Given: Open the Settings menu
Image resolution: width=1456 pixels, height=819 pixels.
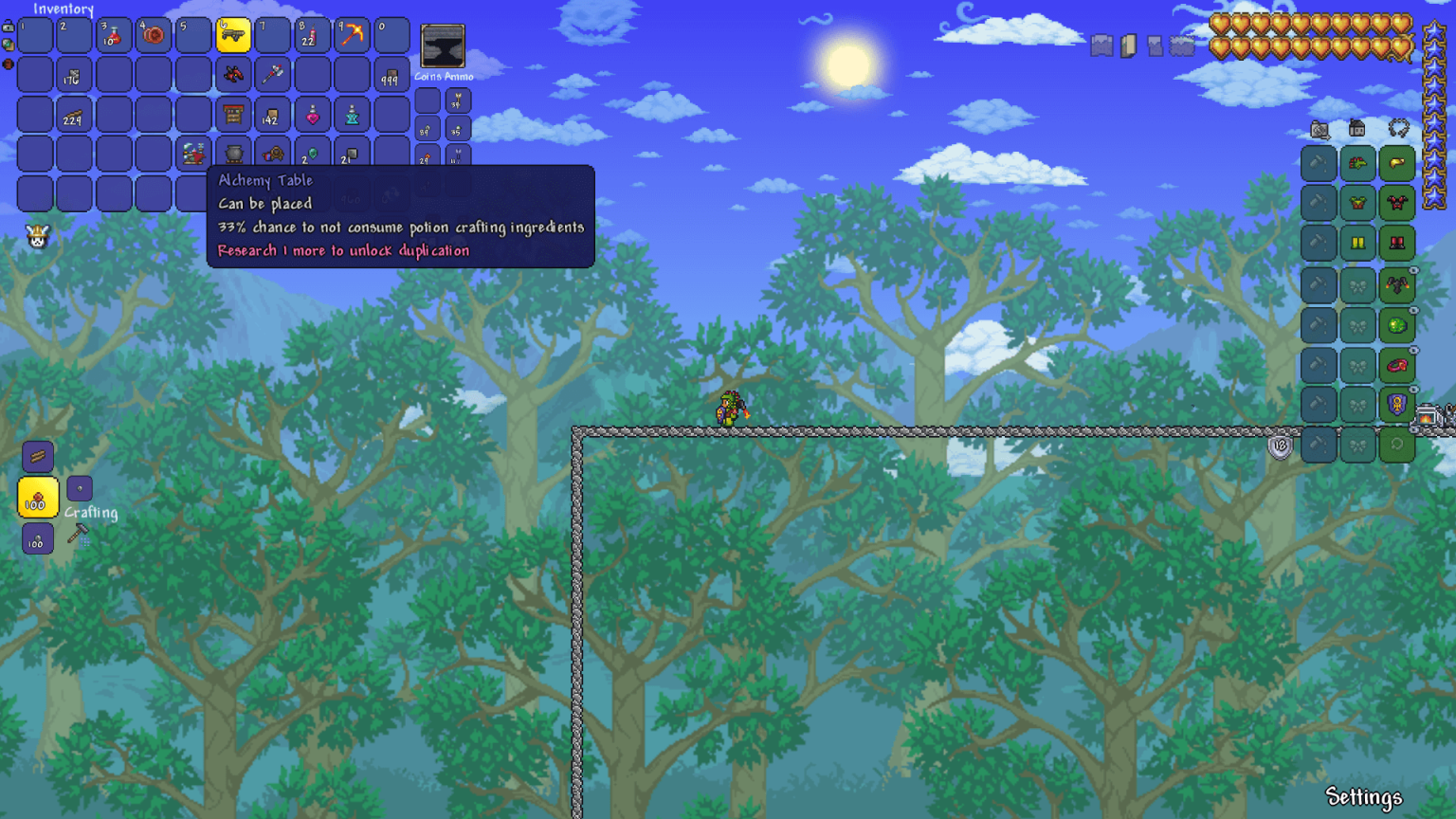Looking at the screenshot, I should point(1365,798).
